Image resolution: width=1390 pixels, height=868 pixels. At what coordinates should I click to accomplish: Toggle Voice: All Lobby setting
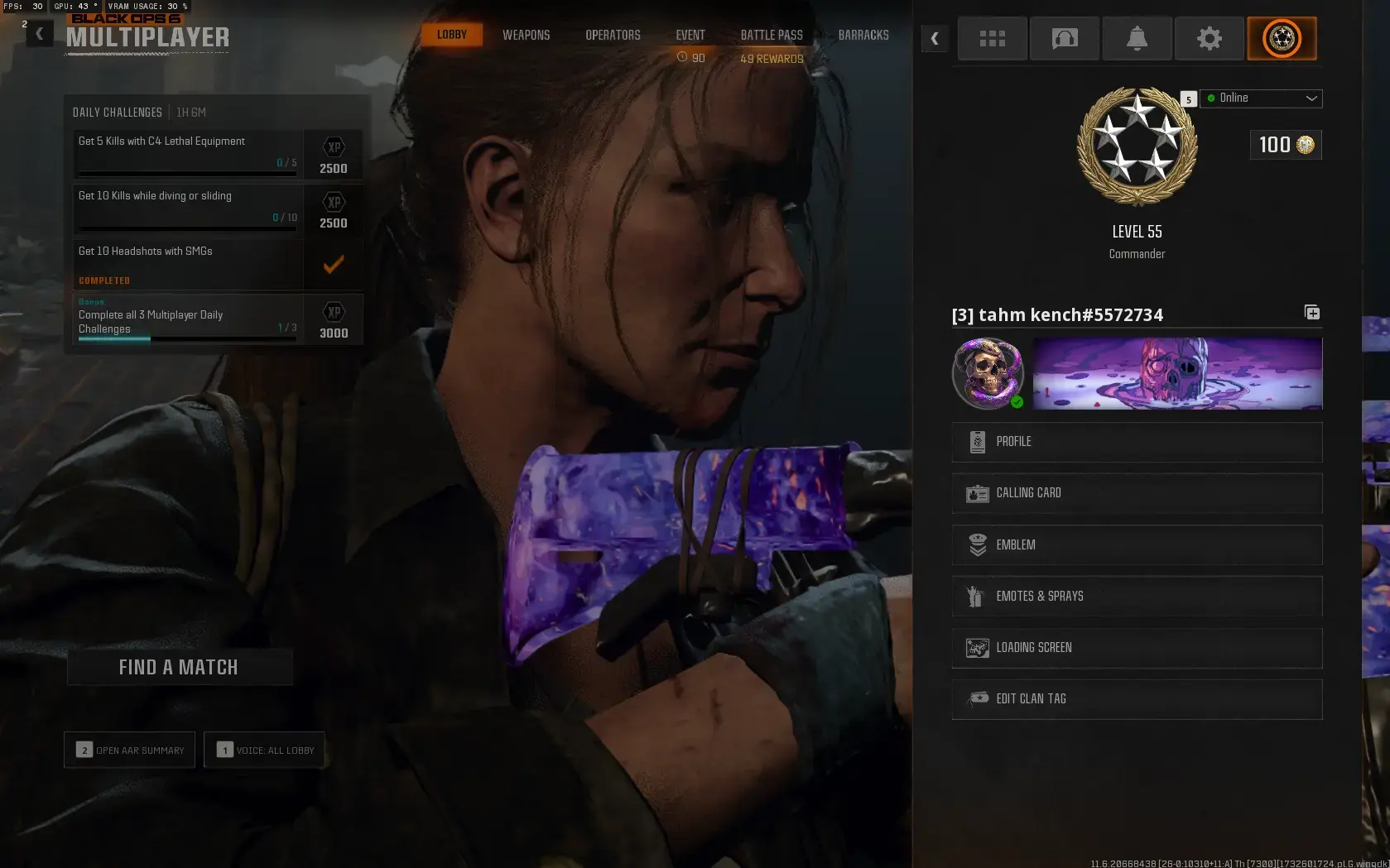click(265, 750)
